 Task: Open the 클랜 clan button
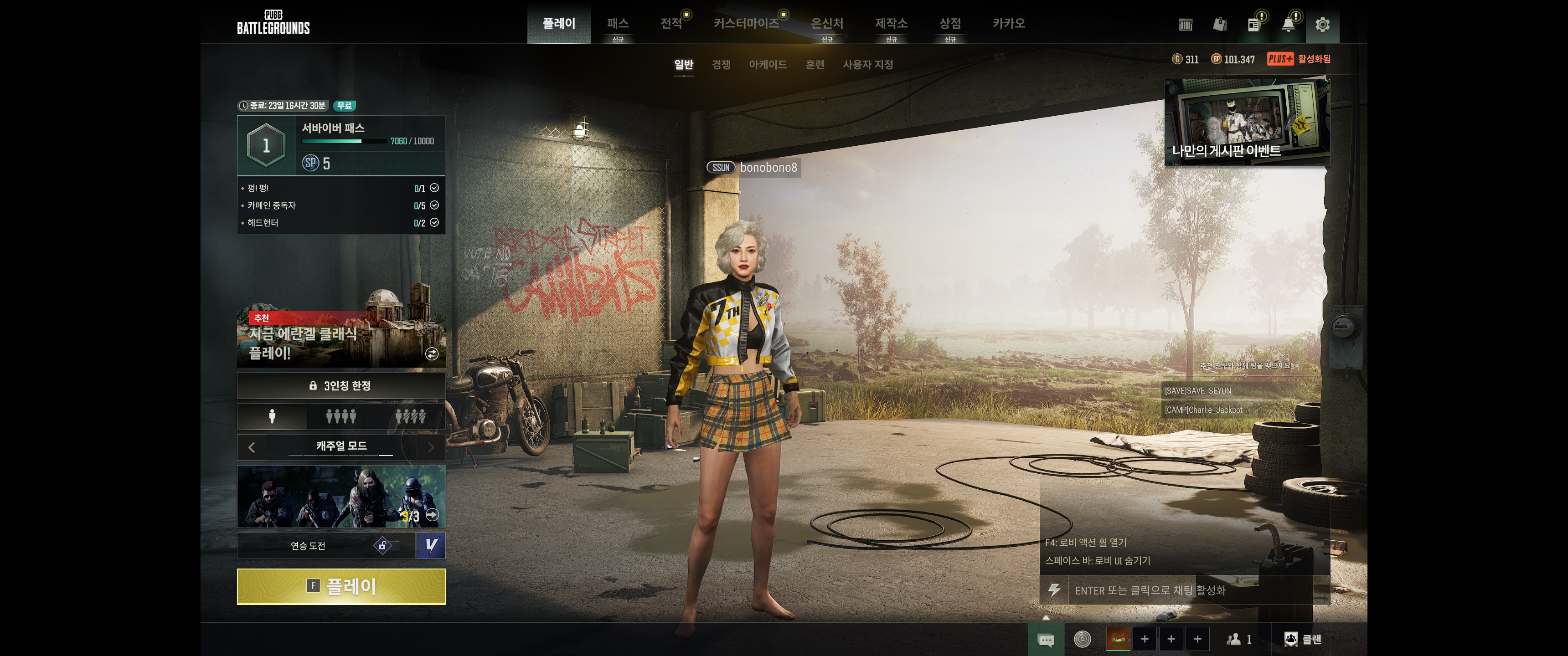tap(1303, 639)
